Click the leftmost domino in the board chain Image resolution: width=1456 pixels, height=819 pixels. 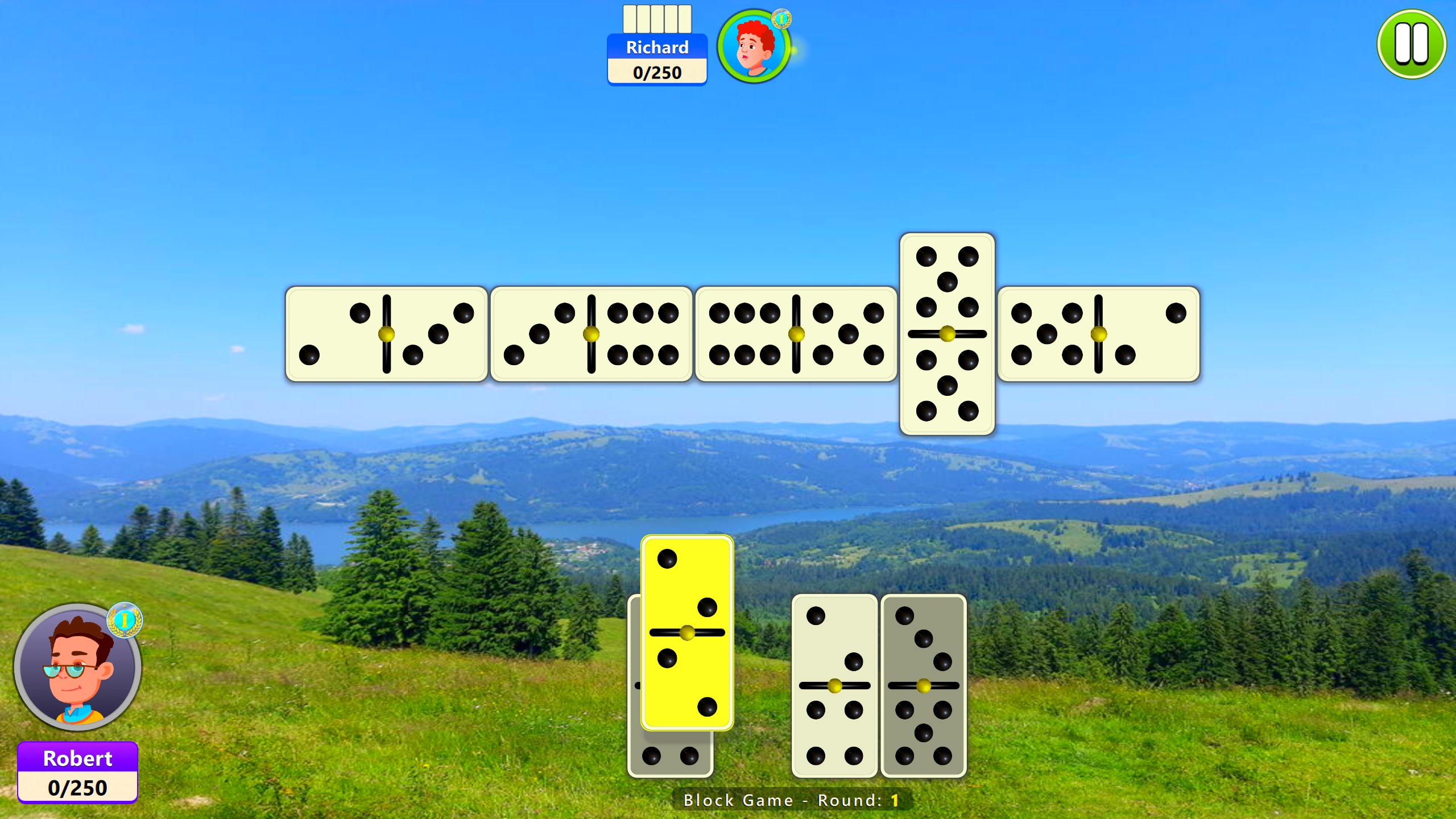[387, 333]
